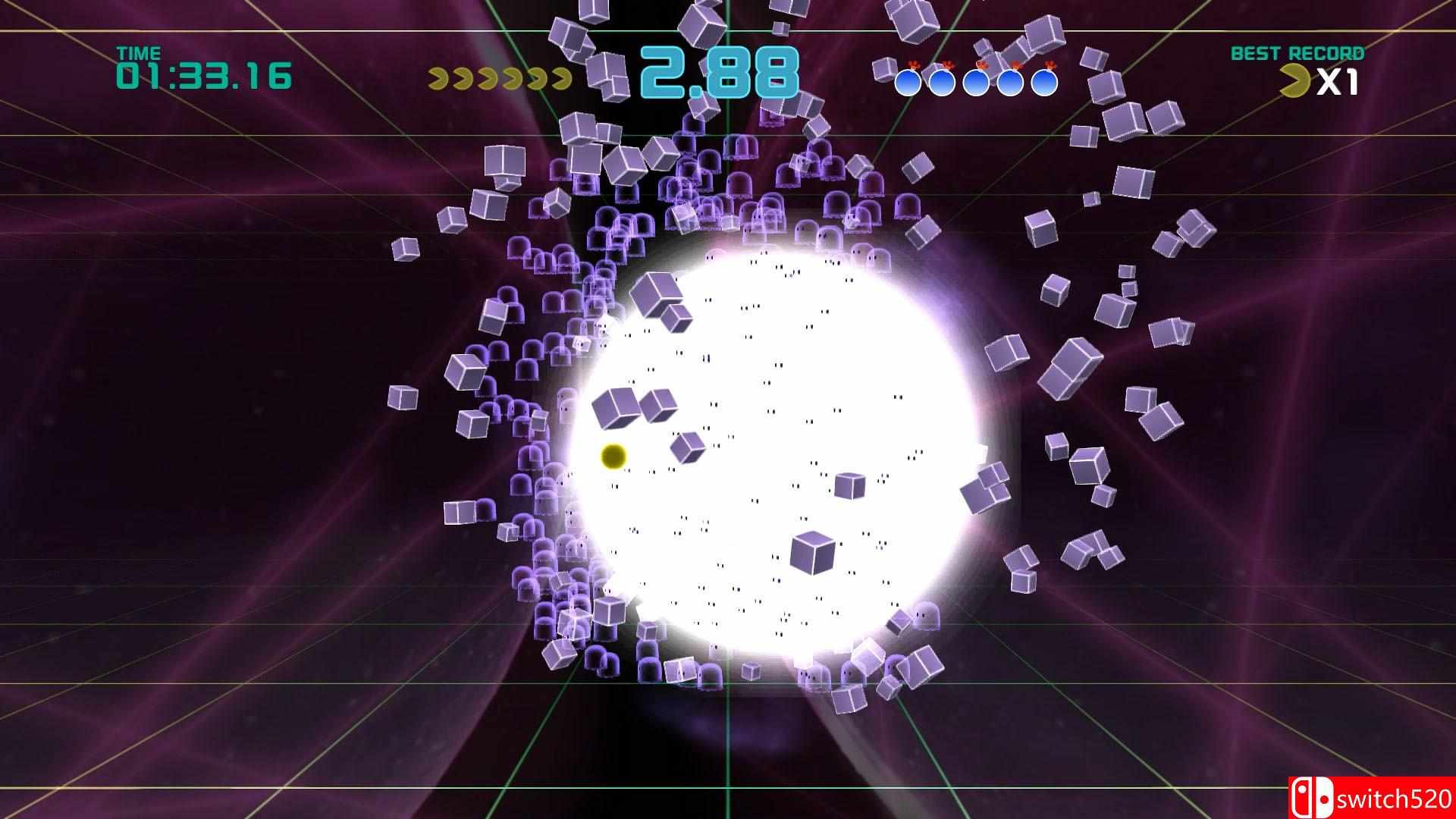Click the third chevron in the dash meter
This screenshot has height=819, width=1456.
(488, 79)
